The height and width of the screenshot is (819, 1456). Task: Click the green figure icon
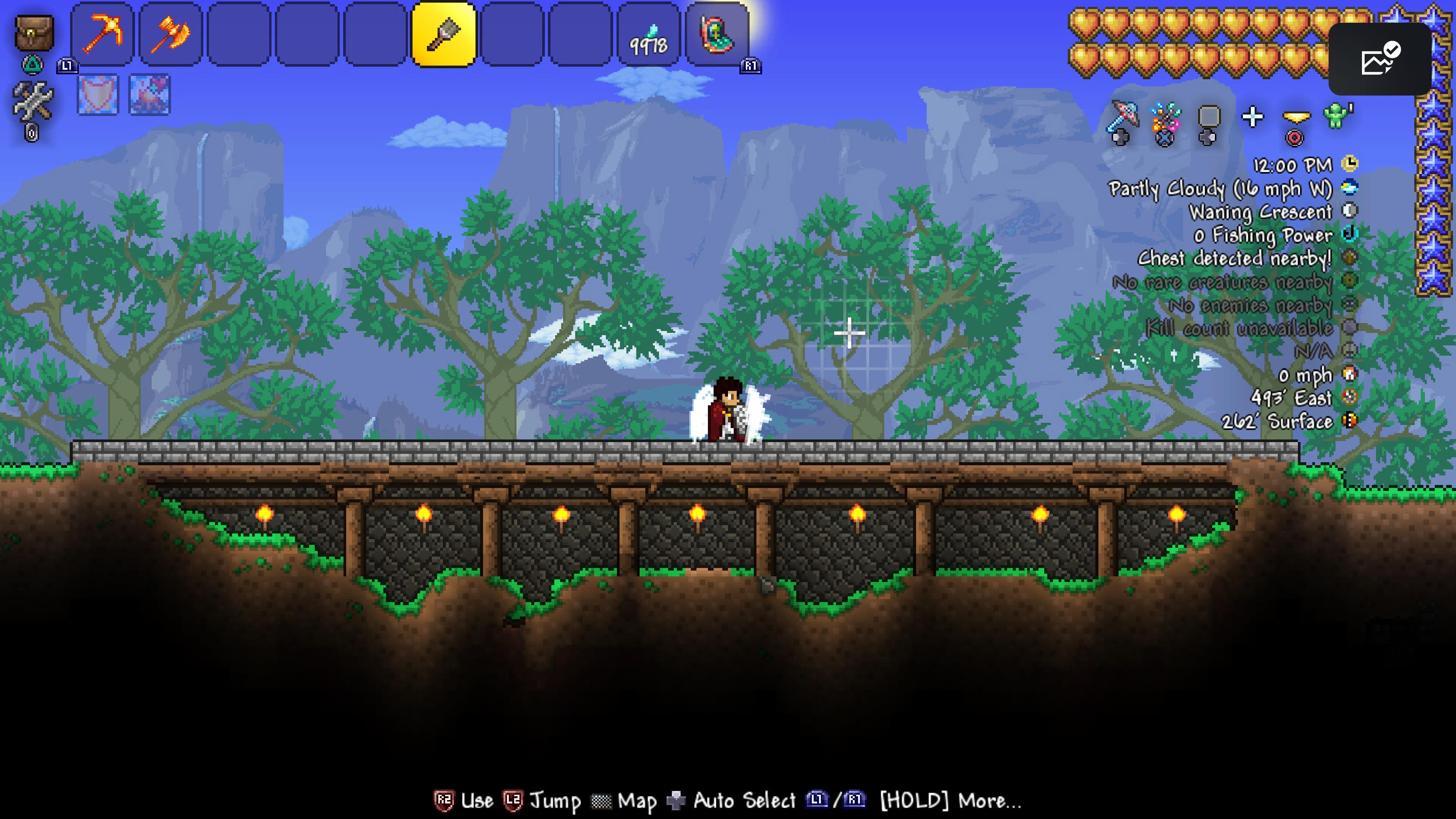click(1337, 116)
